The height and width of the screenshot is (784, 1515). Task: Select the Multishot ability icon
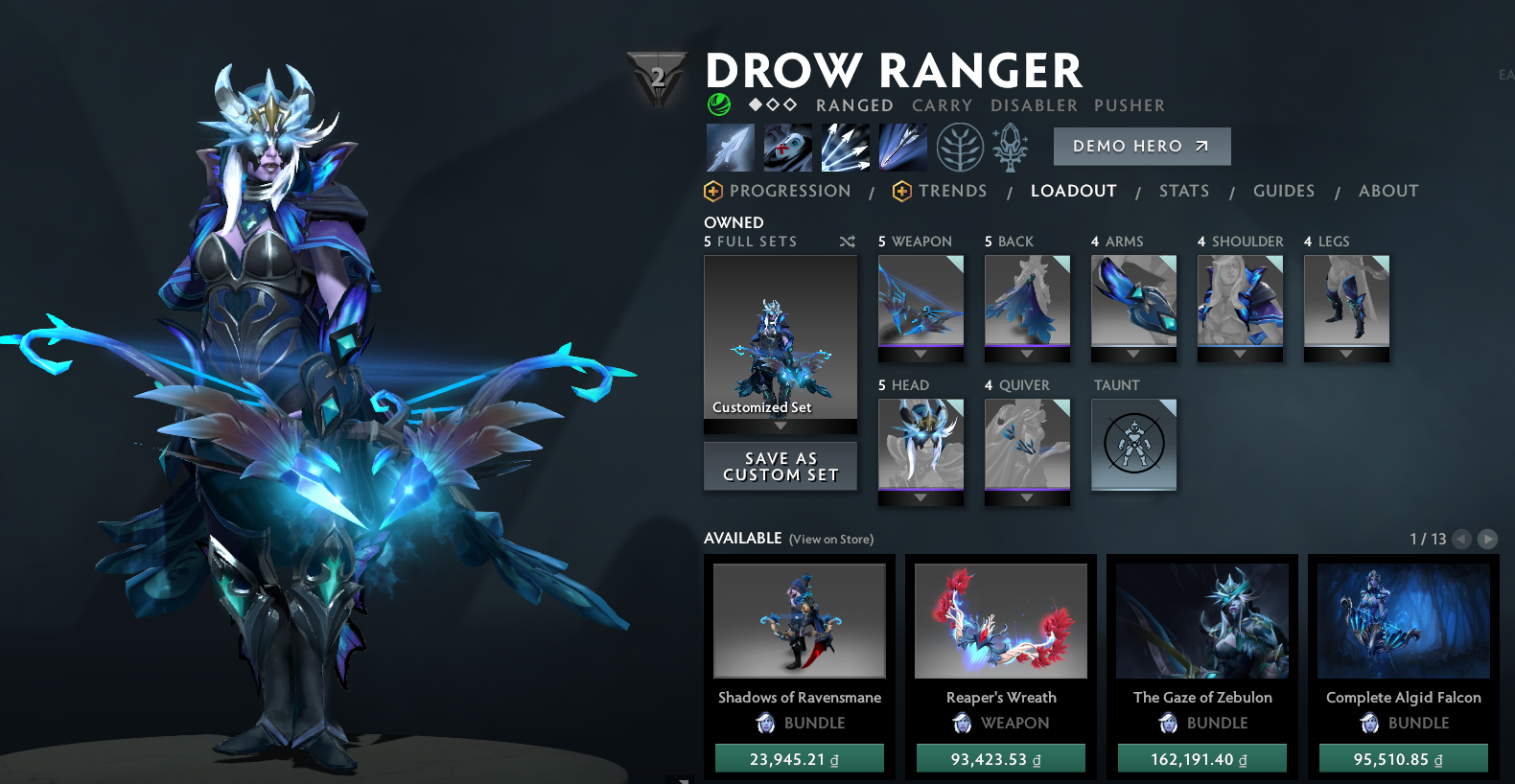[844, 147]
